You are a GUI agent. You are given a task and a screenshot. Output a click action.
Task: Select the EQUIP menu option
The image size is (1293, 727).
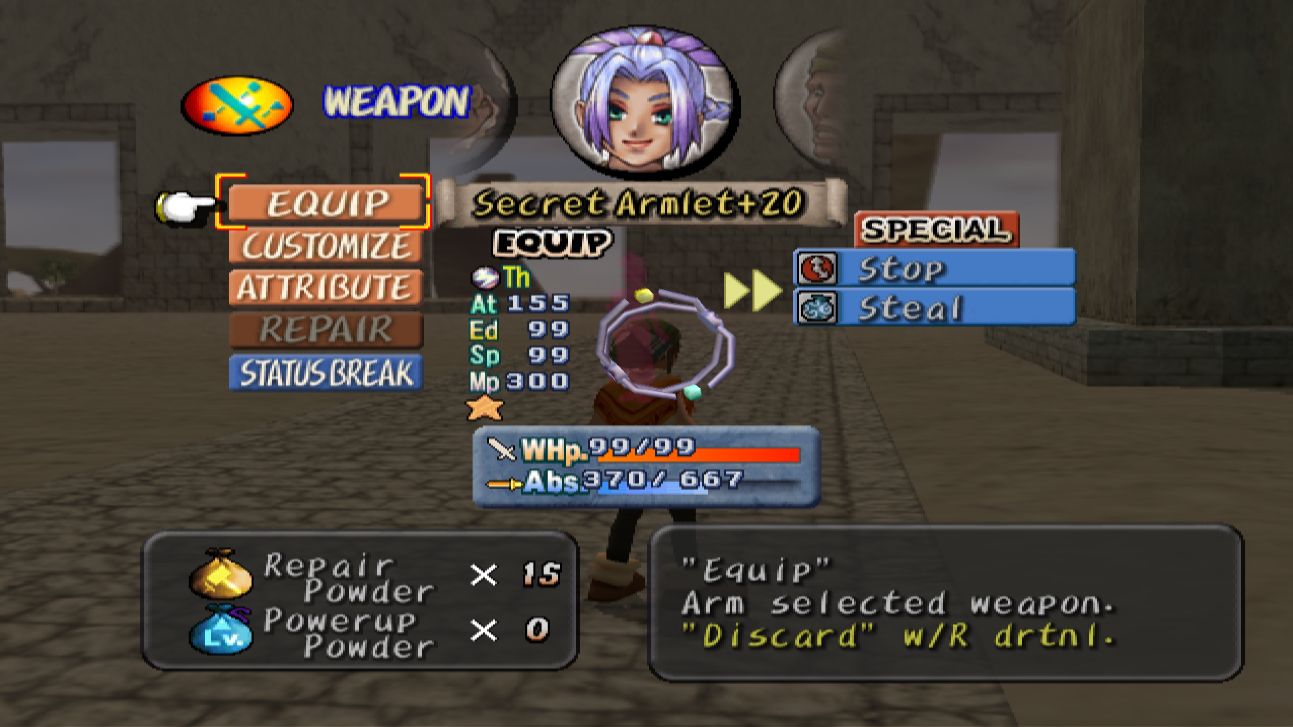[325, 204]
